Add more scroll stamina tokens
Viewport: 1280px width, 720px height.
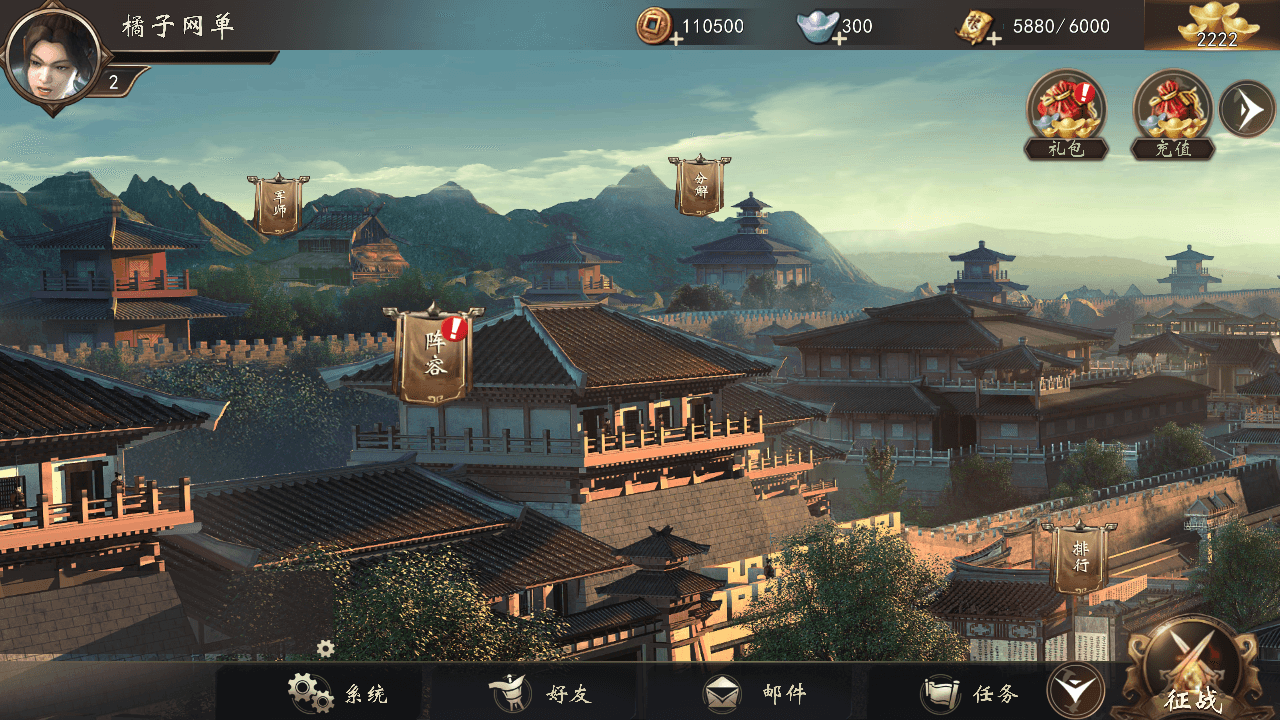(x=994, y=38)
